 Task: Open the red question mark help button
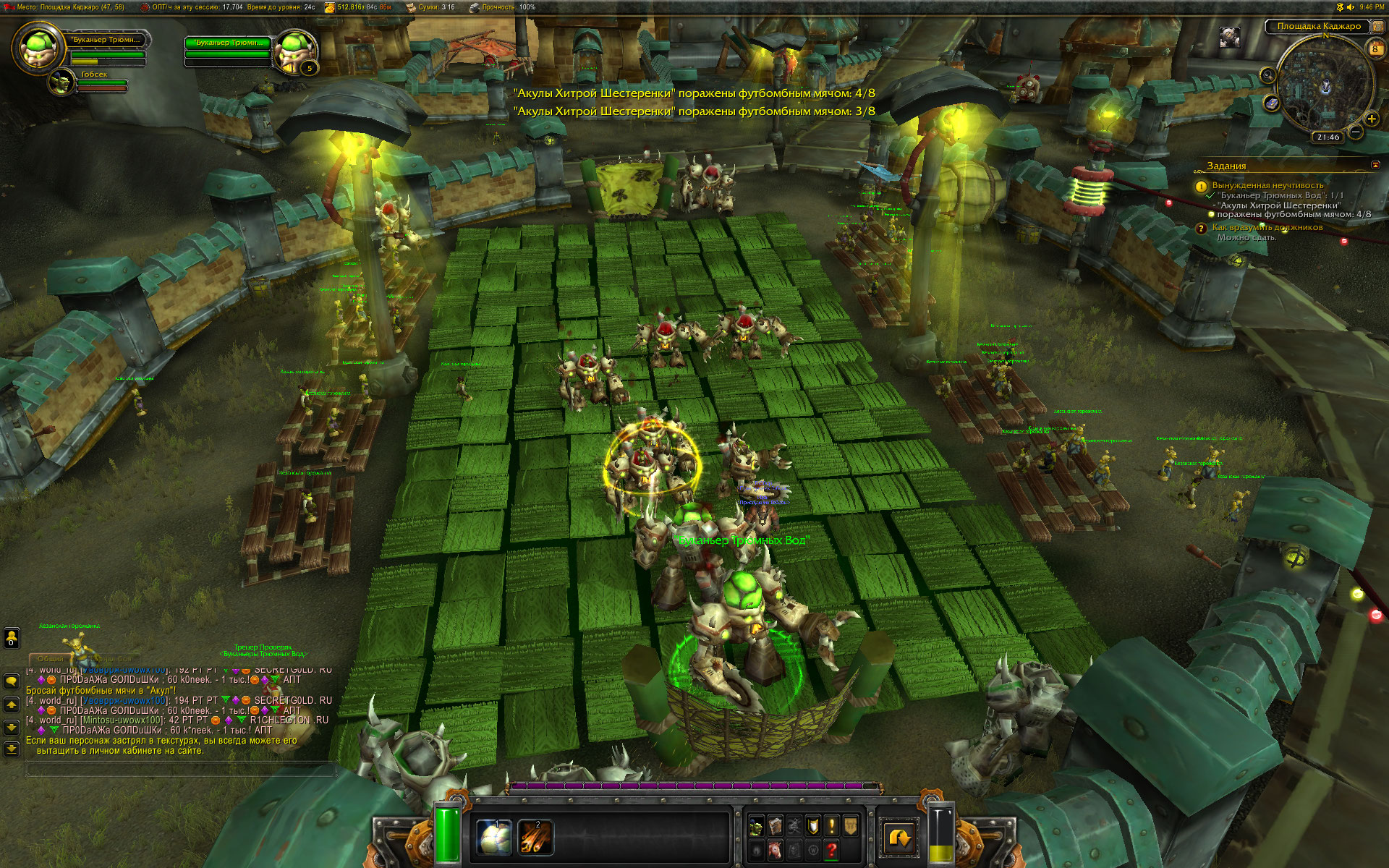[x=832, y=849]
